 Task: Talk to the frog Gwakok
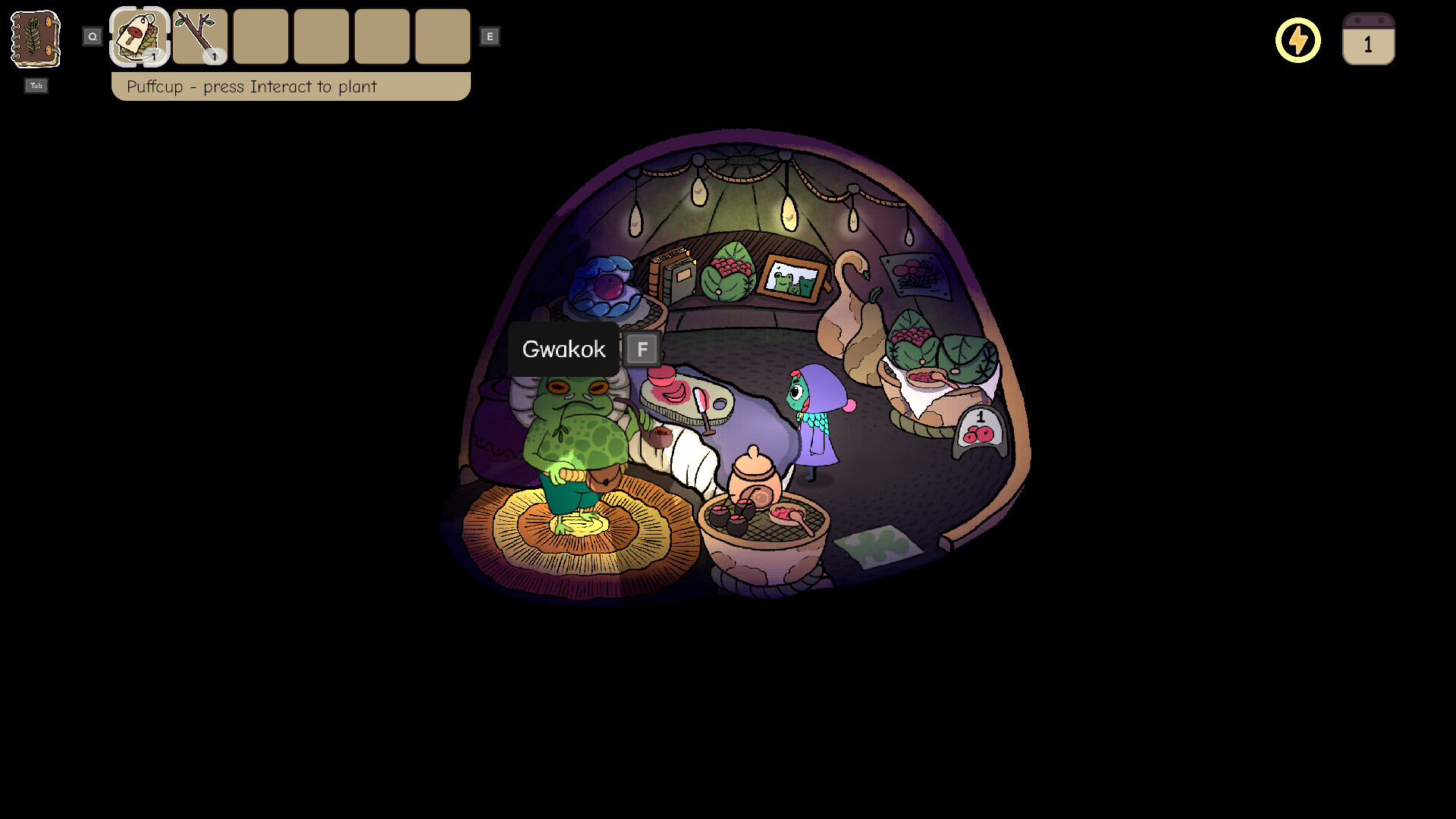coord(576,432)
